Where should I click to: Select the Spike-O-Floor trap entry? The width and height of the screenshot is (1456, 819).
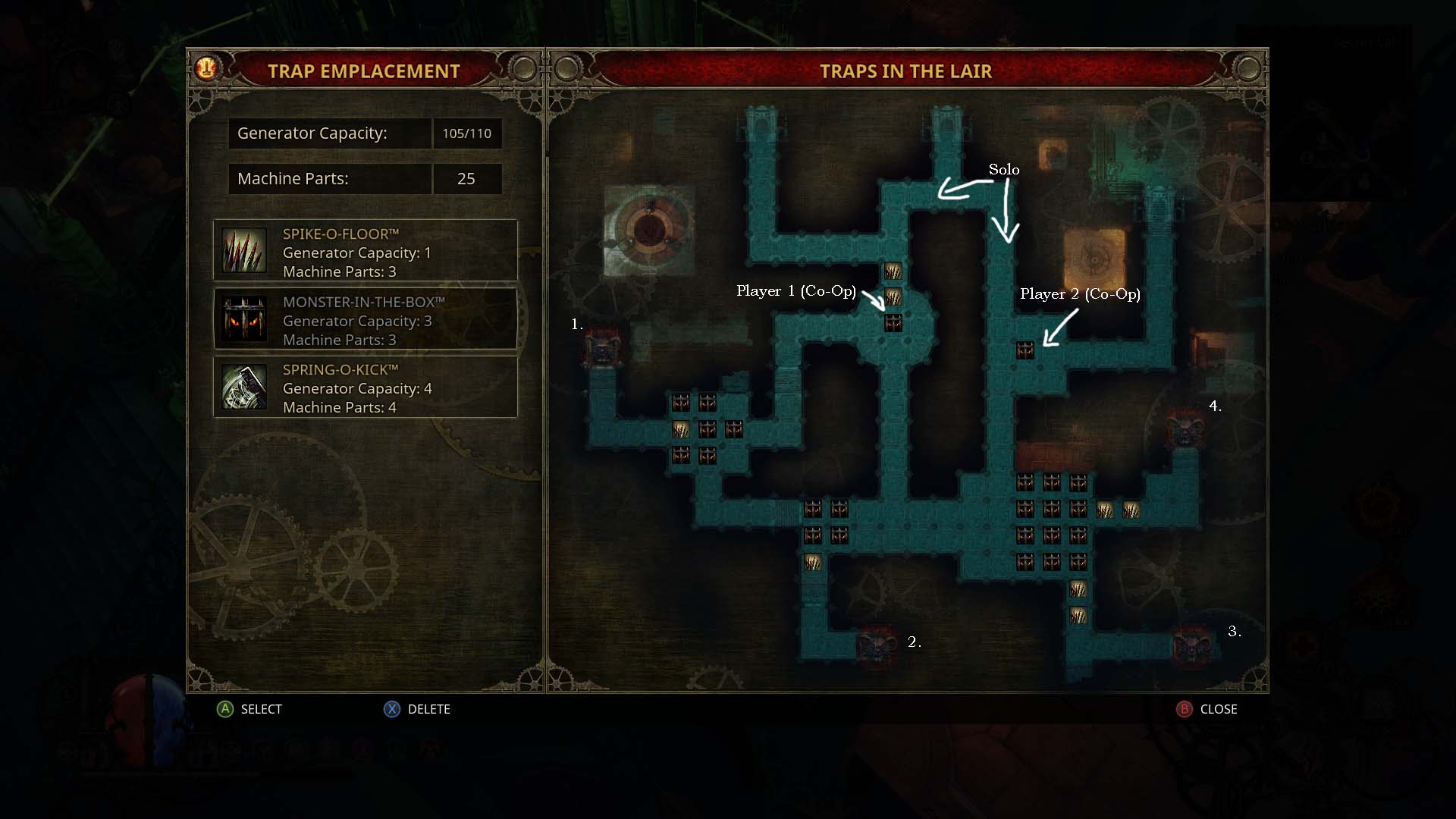tap(365, 252)
